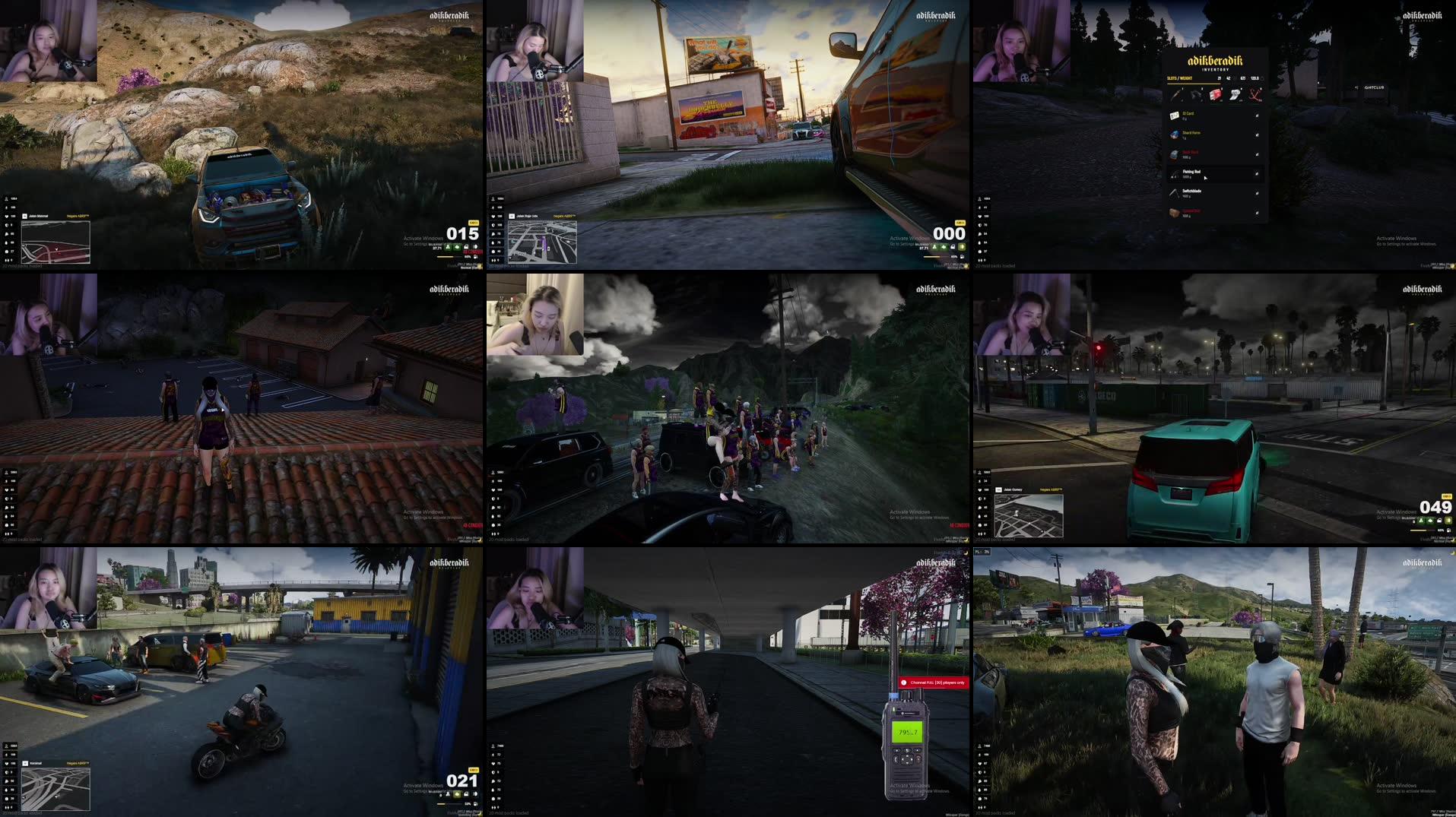Click the hunger indicator icon on the HUD

pyautogui.click(x=980, y=233)
